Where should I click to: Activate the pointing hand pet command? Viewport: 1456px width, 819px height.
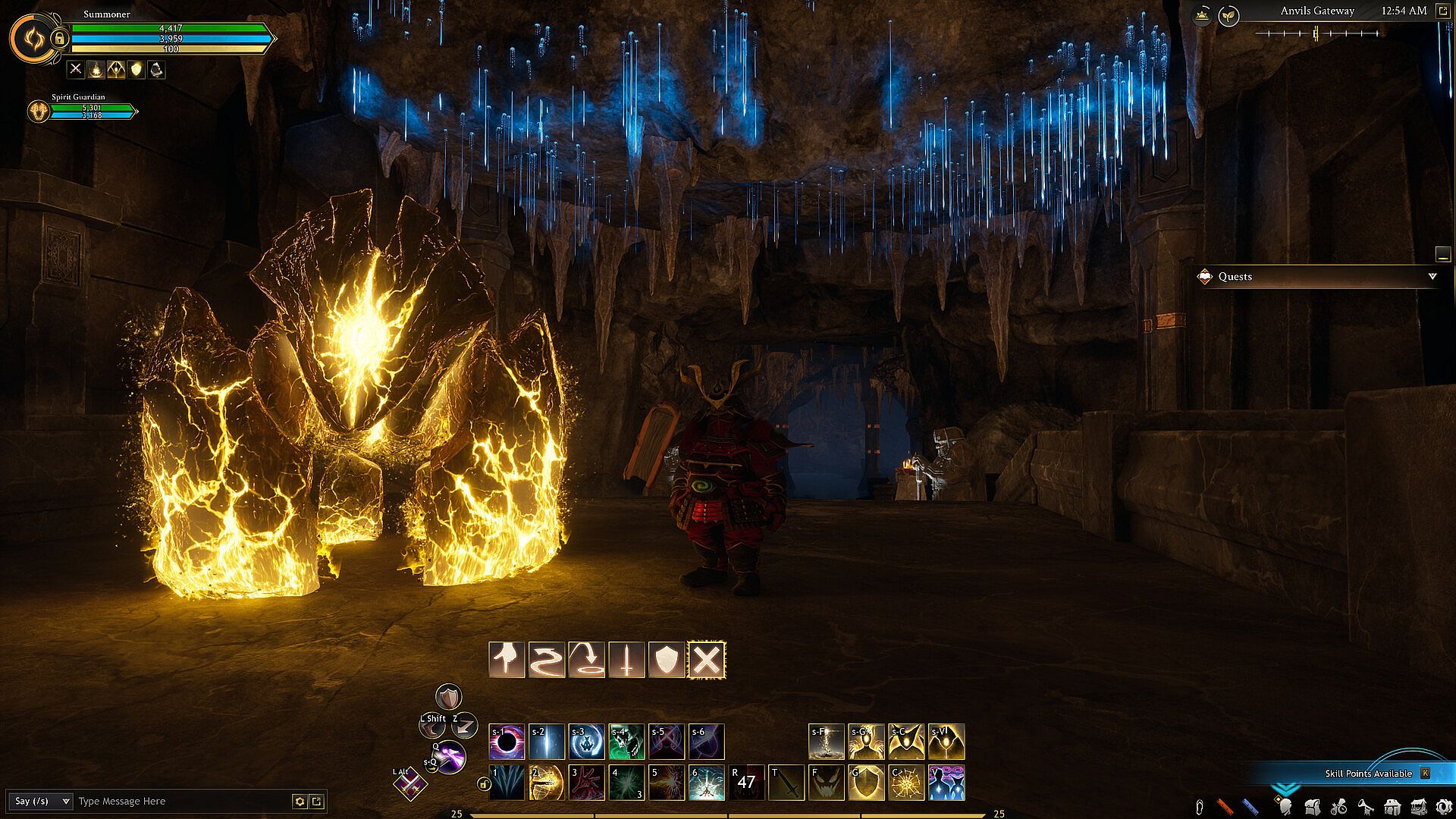[x=507, y=660]
